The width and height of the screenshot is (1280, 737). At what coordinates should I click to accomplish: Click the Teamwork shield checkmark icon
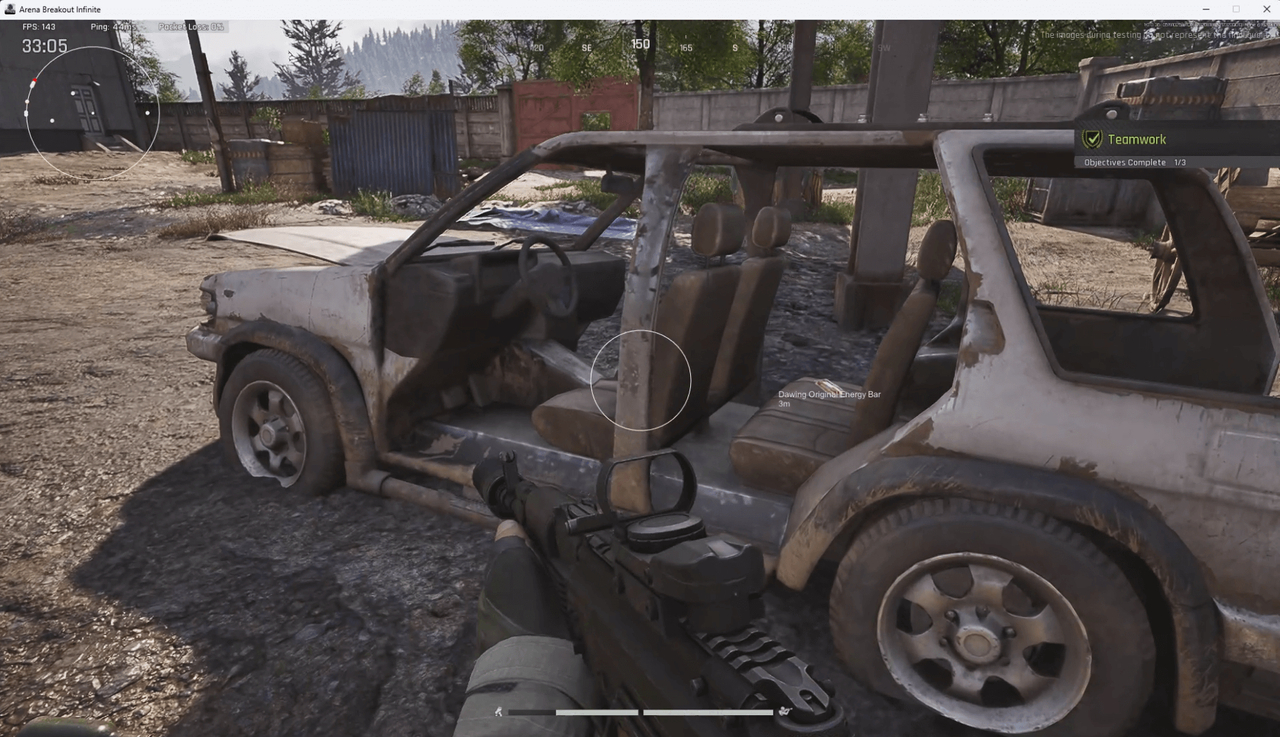(x=1092, y=139)
